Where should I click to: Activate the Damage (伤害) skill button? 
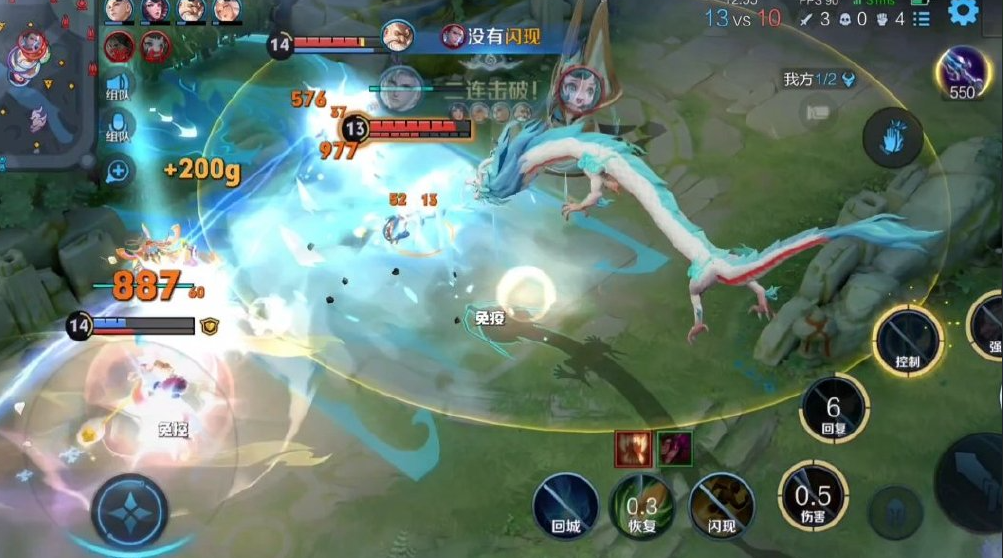813,495
